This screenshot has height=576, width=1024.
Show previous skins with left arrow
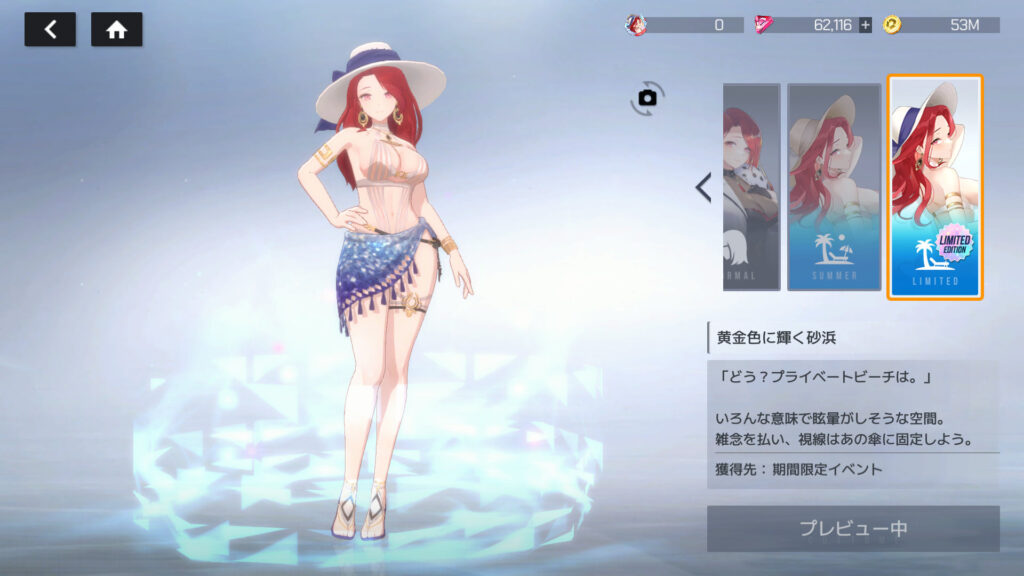tap(703, 187)
